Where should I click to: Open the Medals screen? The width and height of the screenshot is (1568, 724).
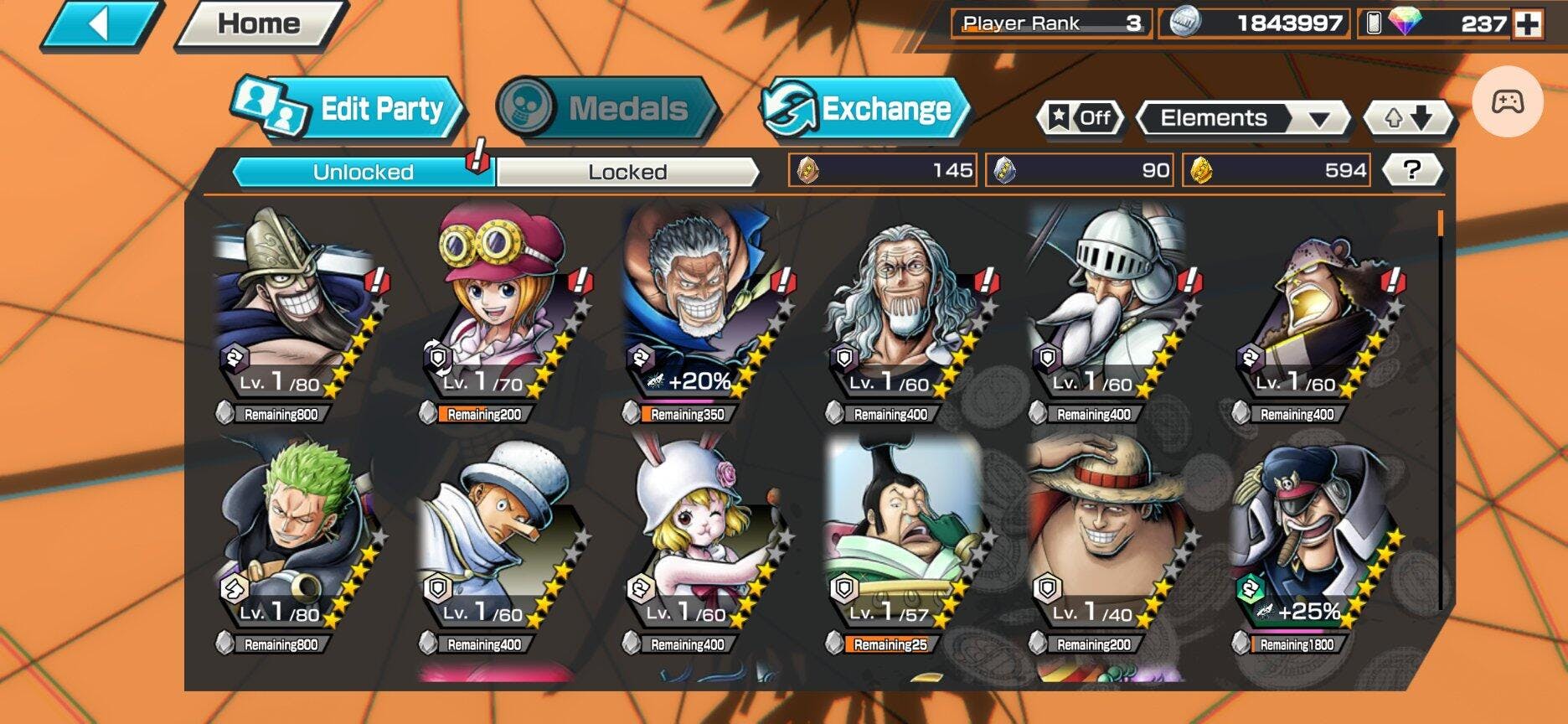click(606, 109)
